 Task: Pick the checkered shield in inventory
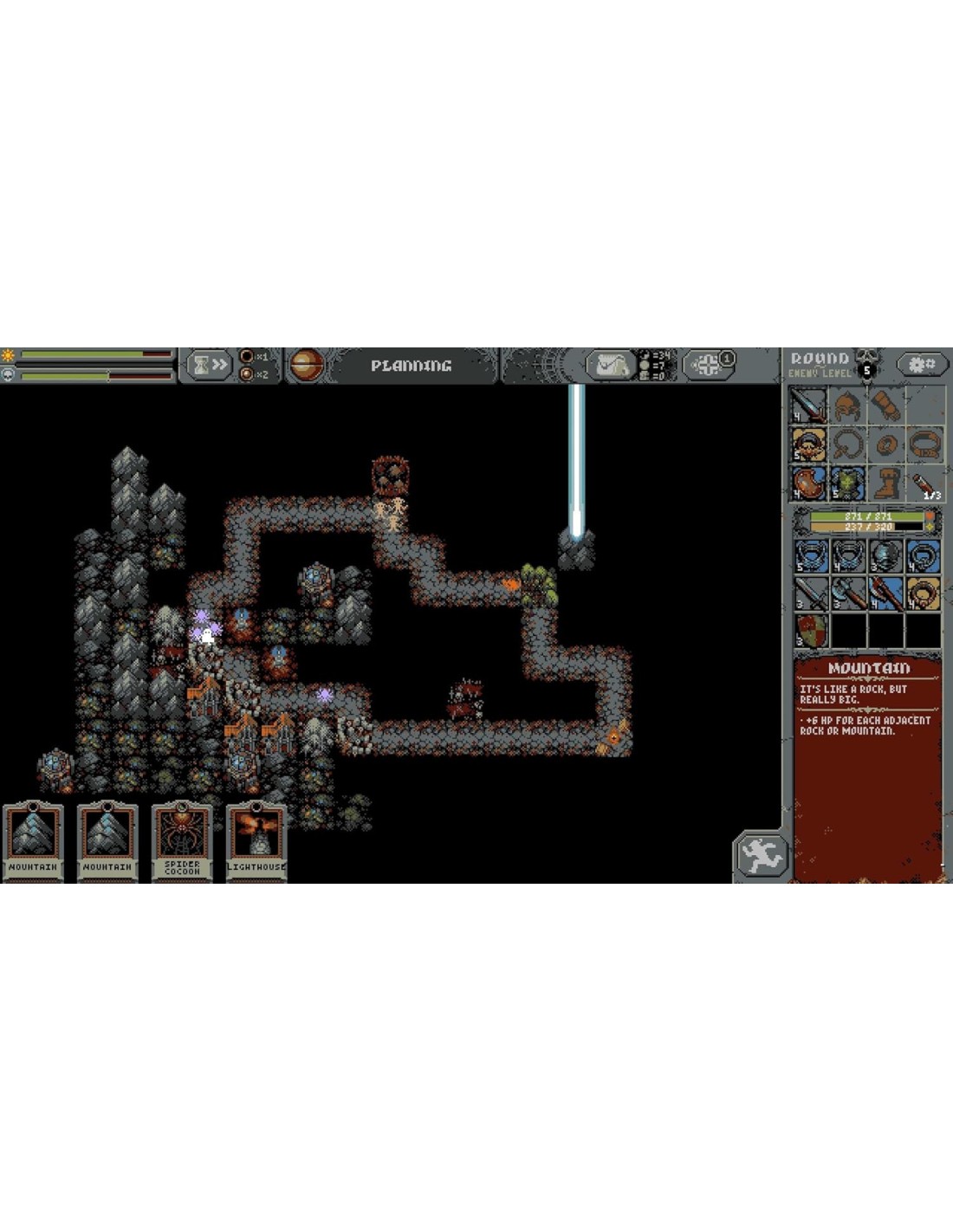[812, 630]
